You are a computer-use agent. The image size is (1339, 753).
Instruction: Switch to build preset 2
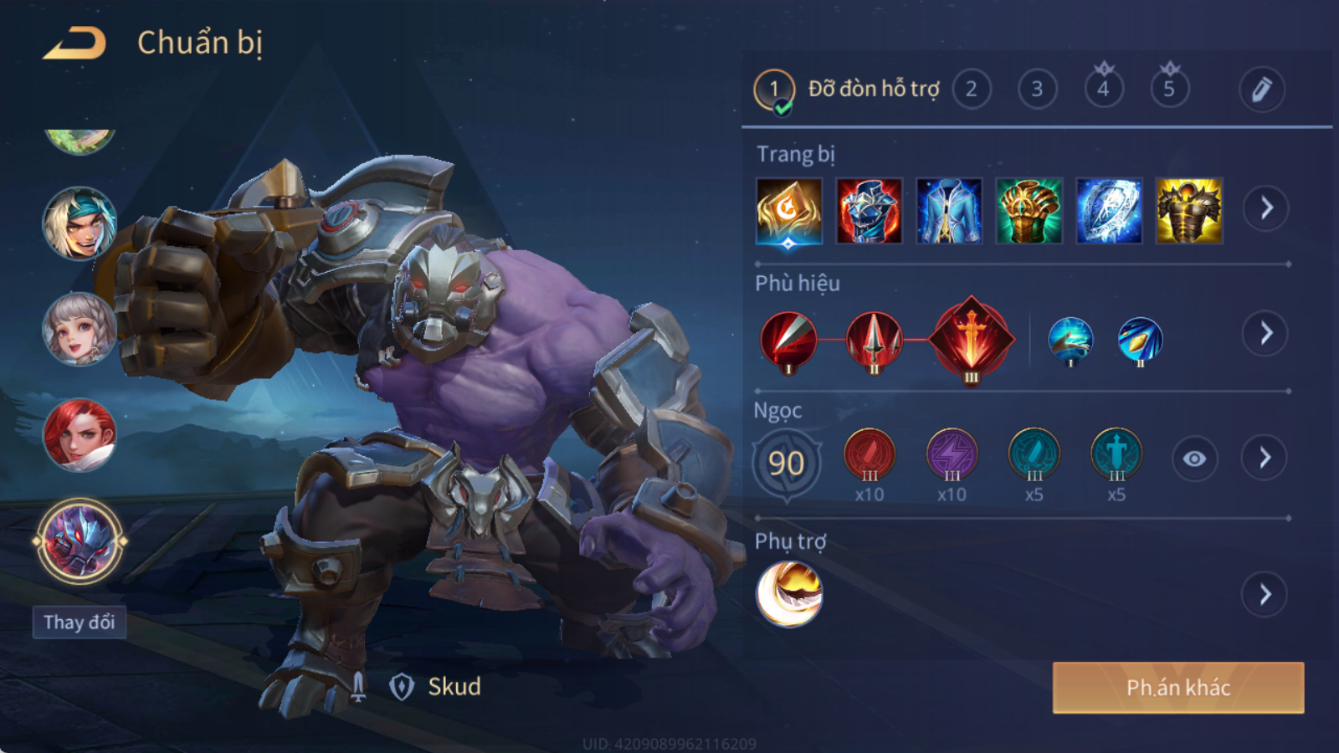[x=971, y=89]
